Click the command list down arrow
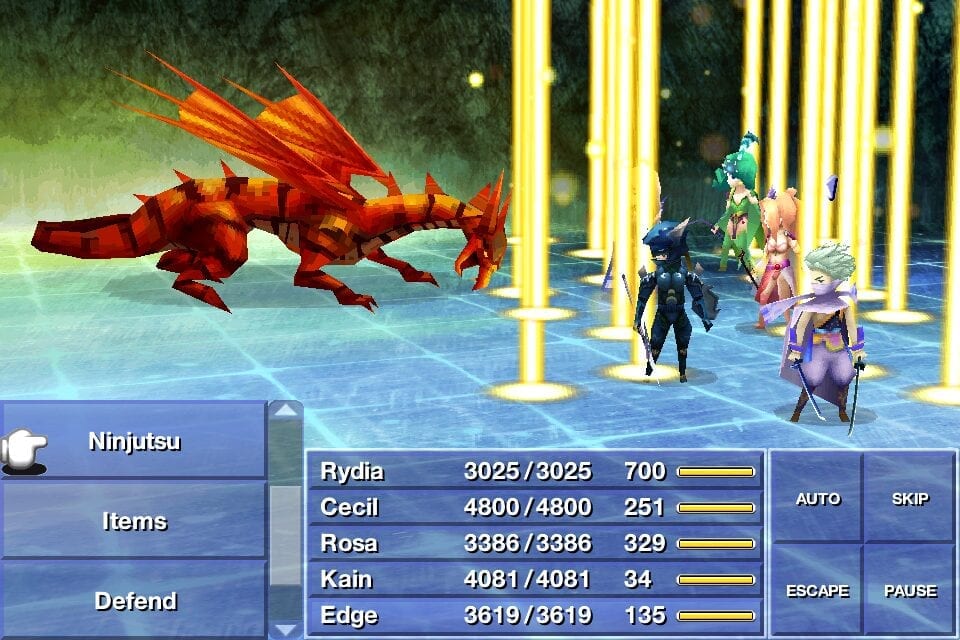 (286, 629)
